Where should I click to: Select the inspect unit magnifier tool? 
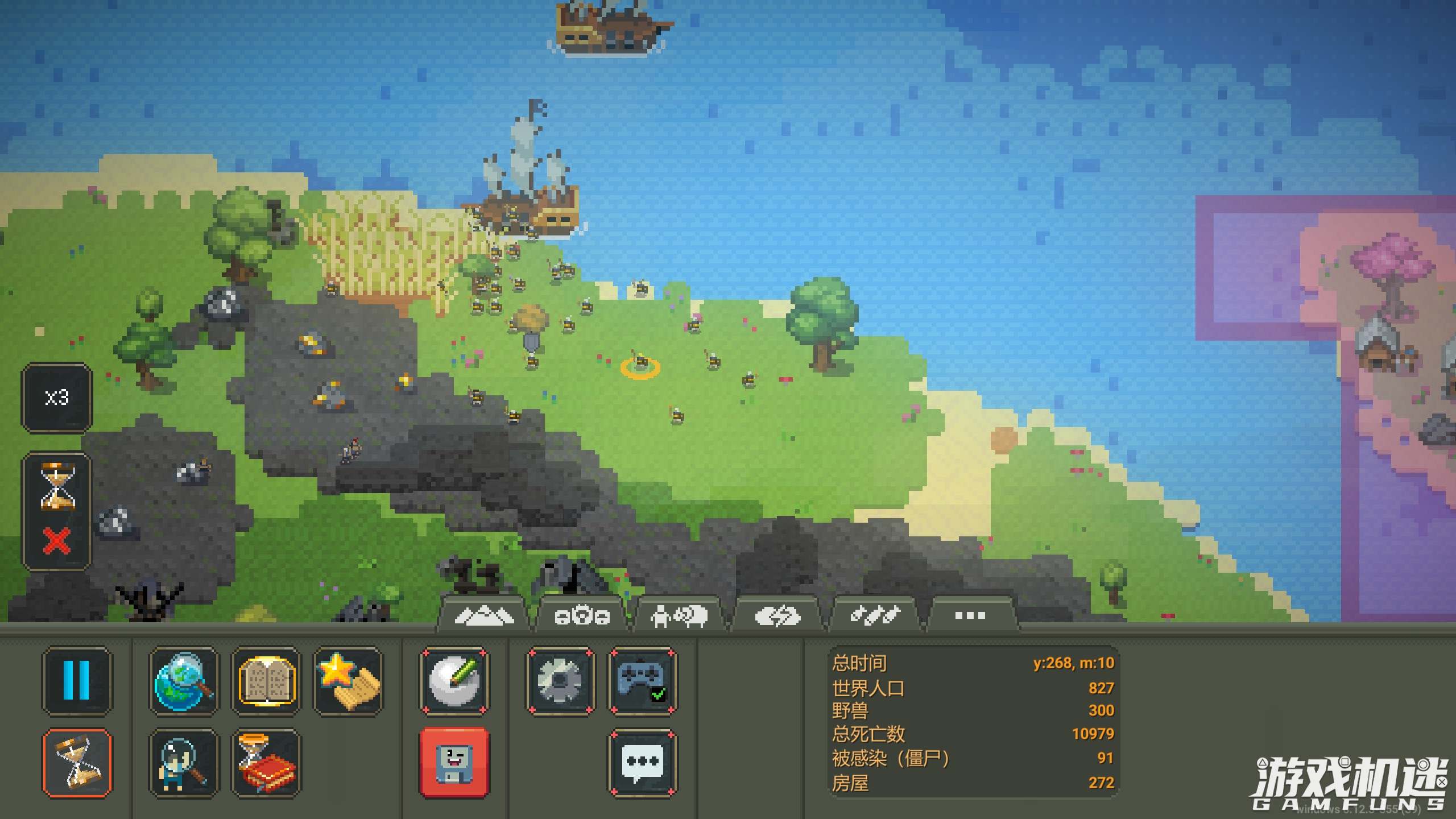tap(183, 763)
